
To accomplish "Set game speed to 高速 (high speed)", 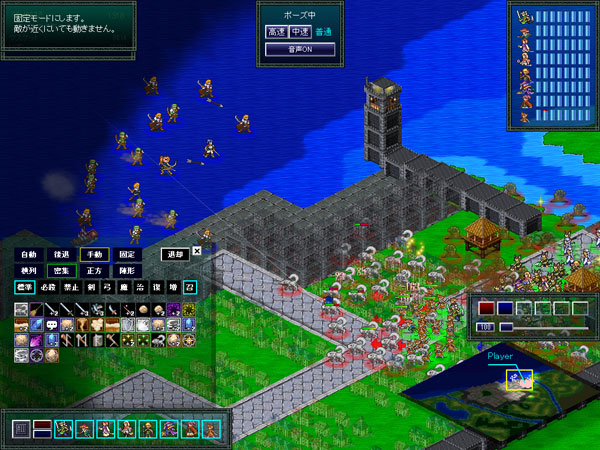I will pos(276,32).
